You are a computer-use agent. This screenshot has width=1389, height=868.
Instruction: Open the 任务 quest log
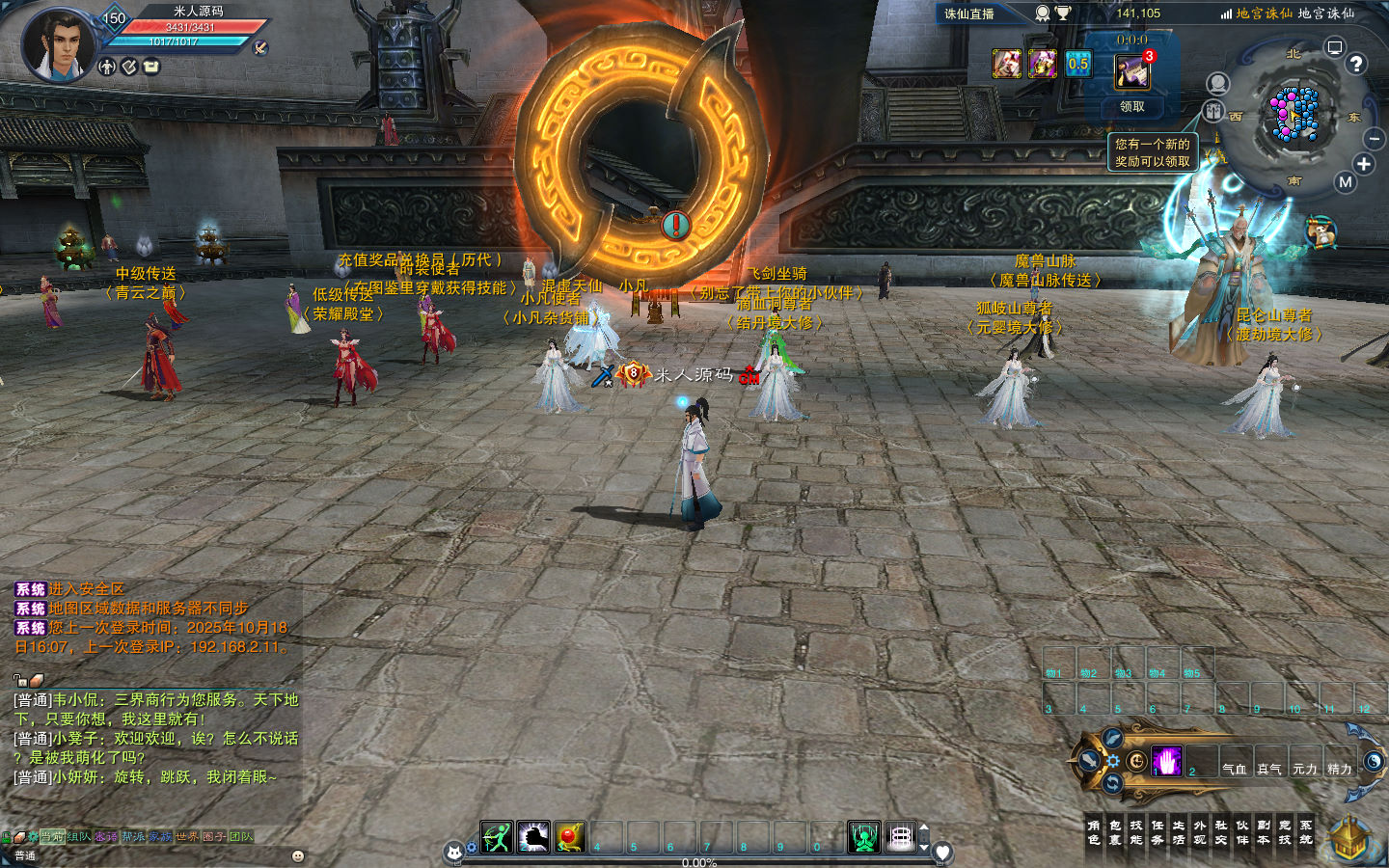1157,832
